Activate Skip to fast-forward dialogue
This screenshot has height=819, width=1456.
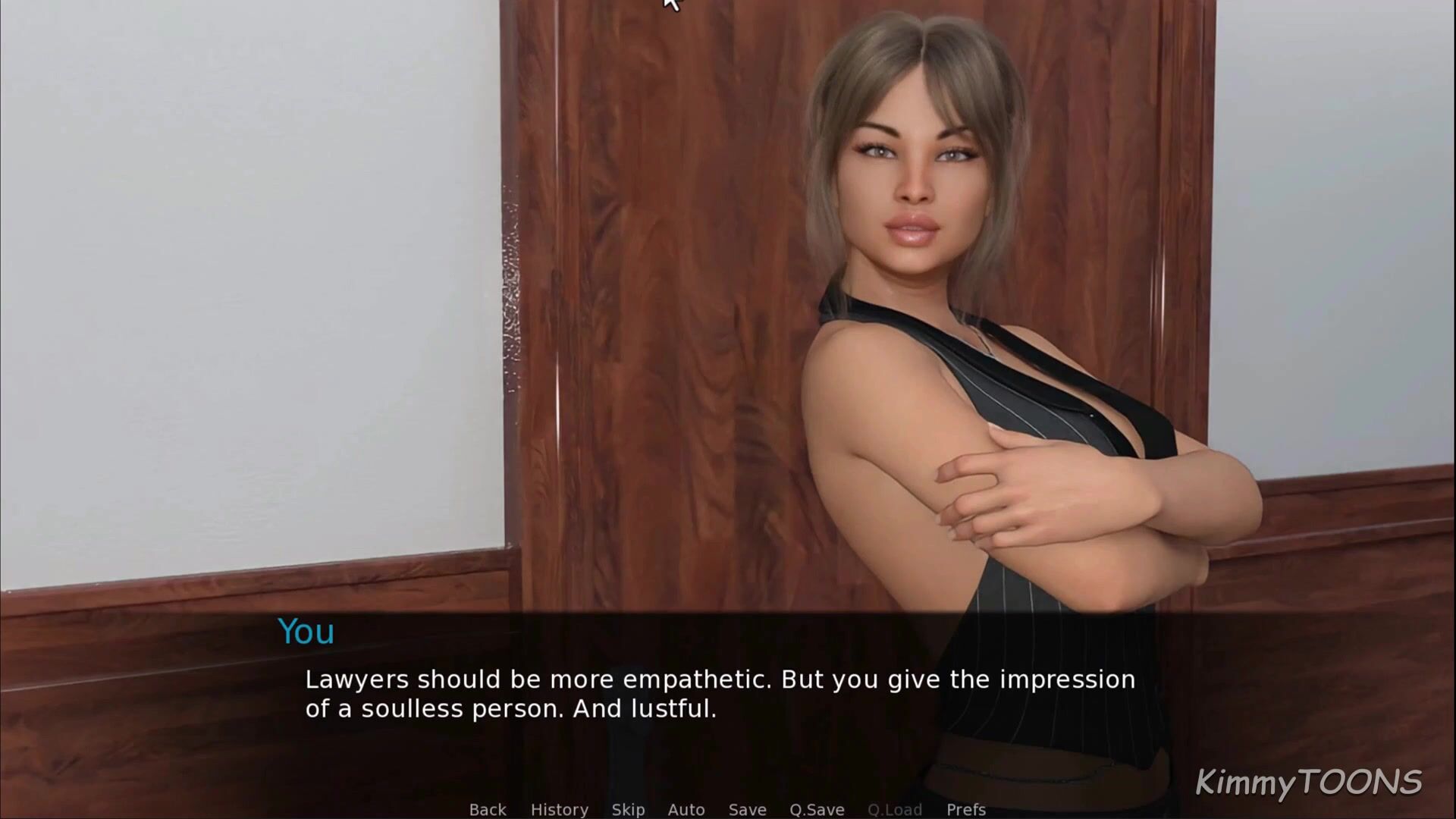click(628, 809)
